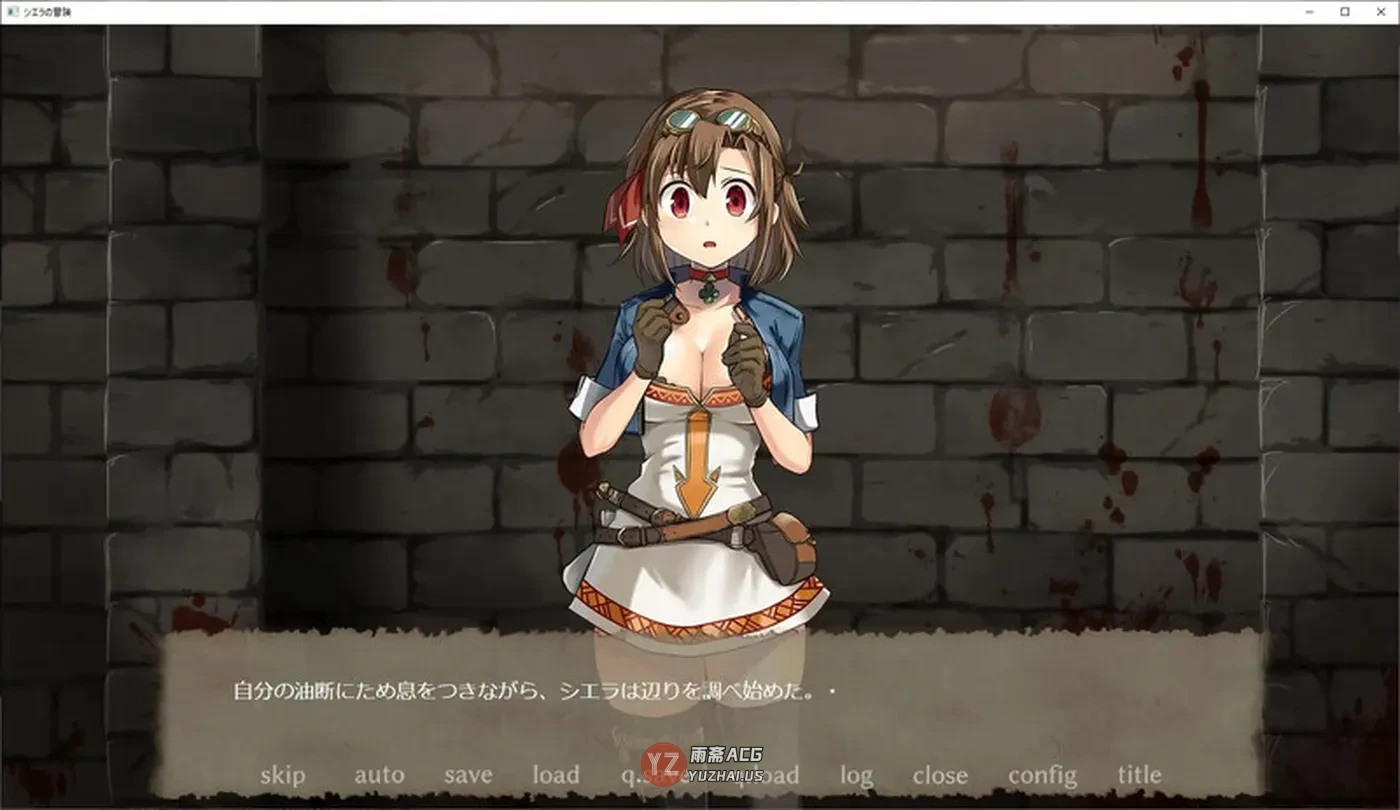This screenshot has height=810, width=1400.
Task: Click the YUZHAI.US watermark link
Action: click(725, 776)
